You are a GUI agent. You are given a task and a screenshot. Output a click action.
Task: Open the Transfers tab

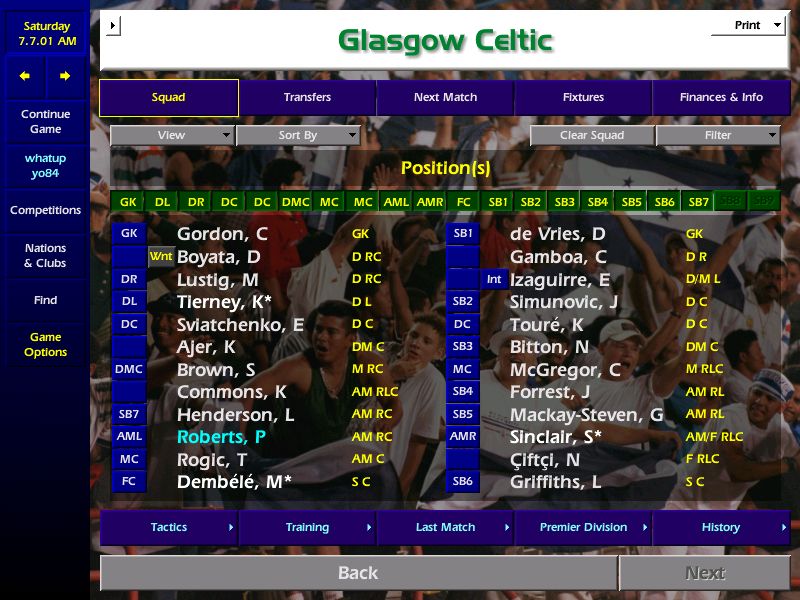click(x=307, y=98)
